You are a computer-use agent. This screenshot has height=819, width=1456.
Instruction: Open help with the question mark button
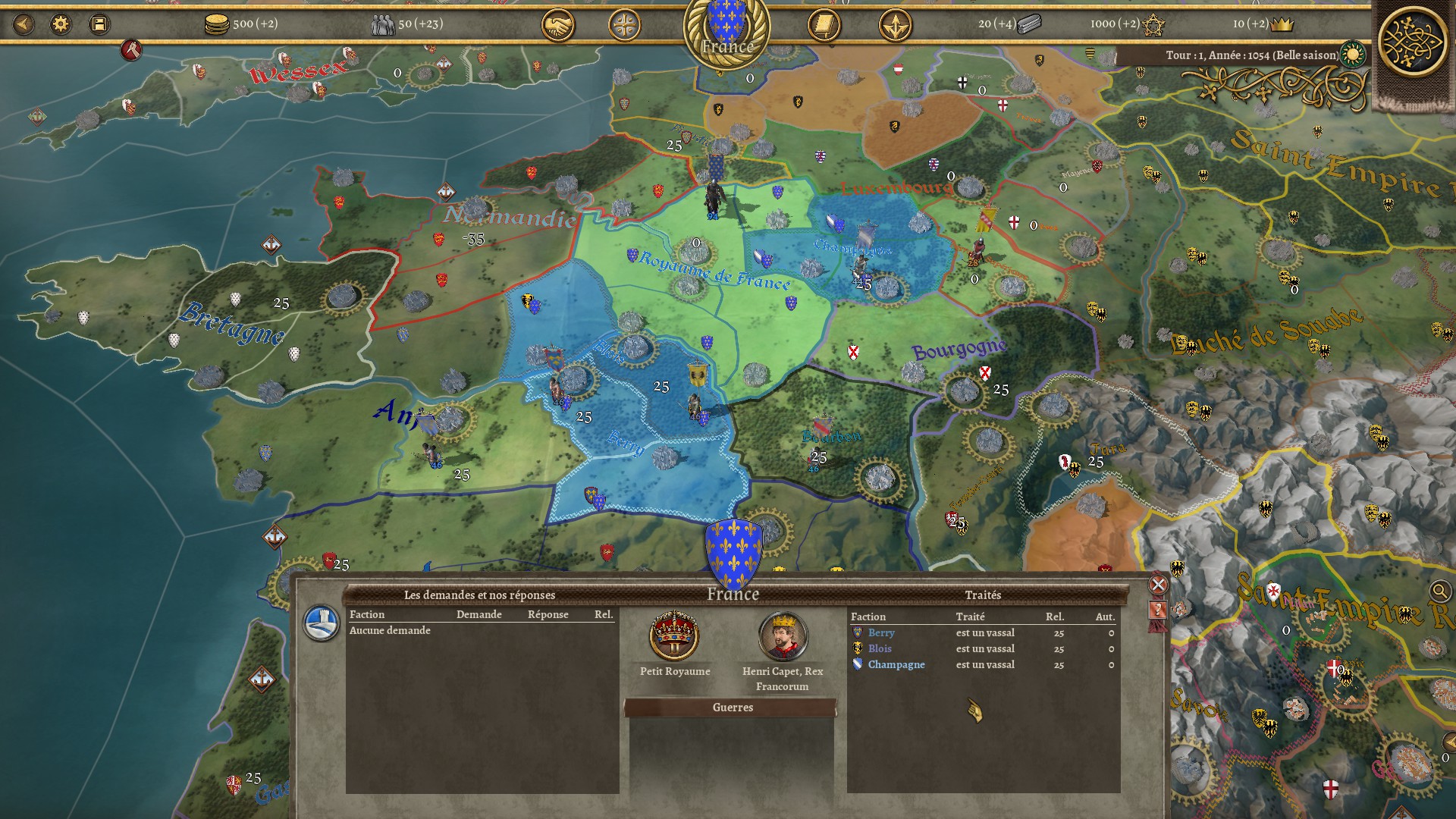(1158, 610)
